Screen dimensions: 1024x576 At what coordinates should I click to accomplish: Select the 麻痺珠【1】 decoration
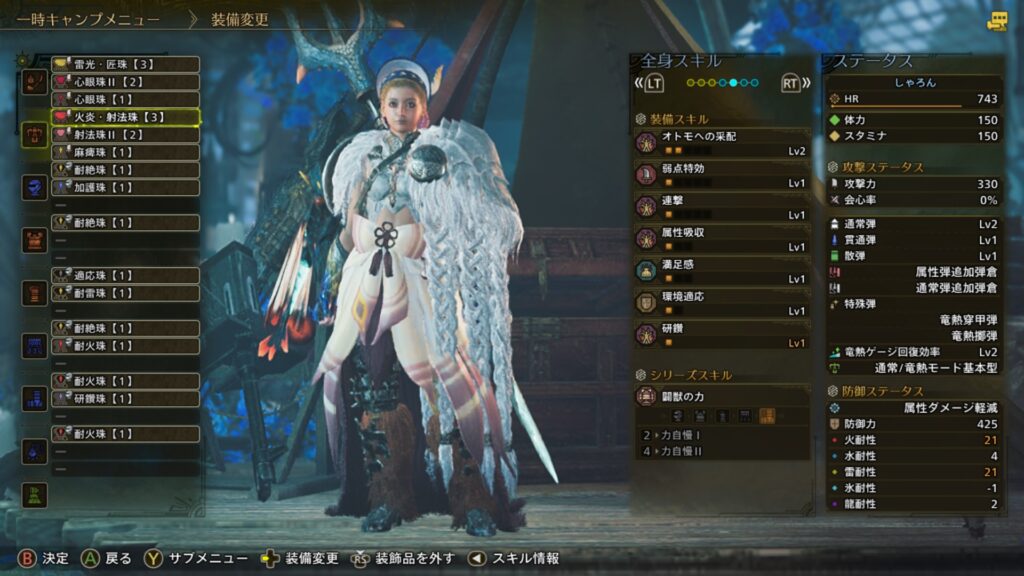125,152
